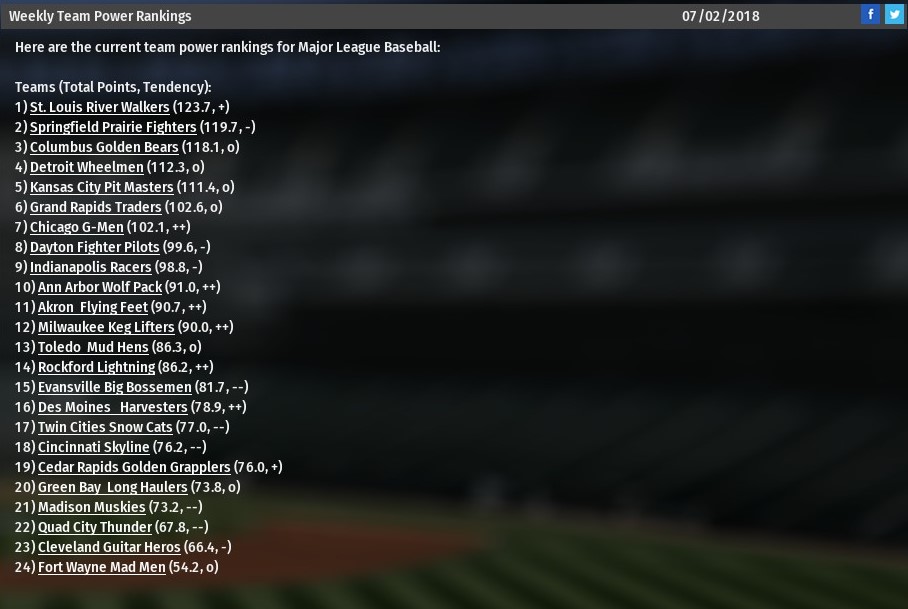
Task: Select Dayton Fighter Pilots link
Action: pyautogui.click(x=94, y=247)
